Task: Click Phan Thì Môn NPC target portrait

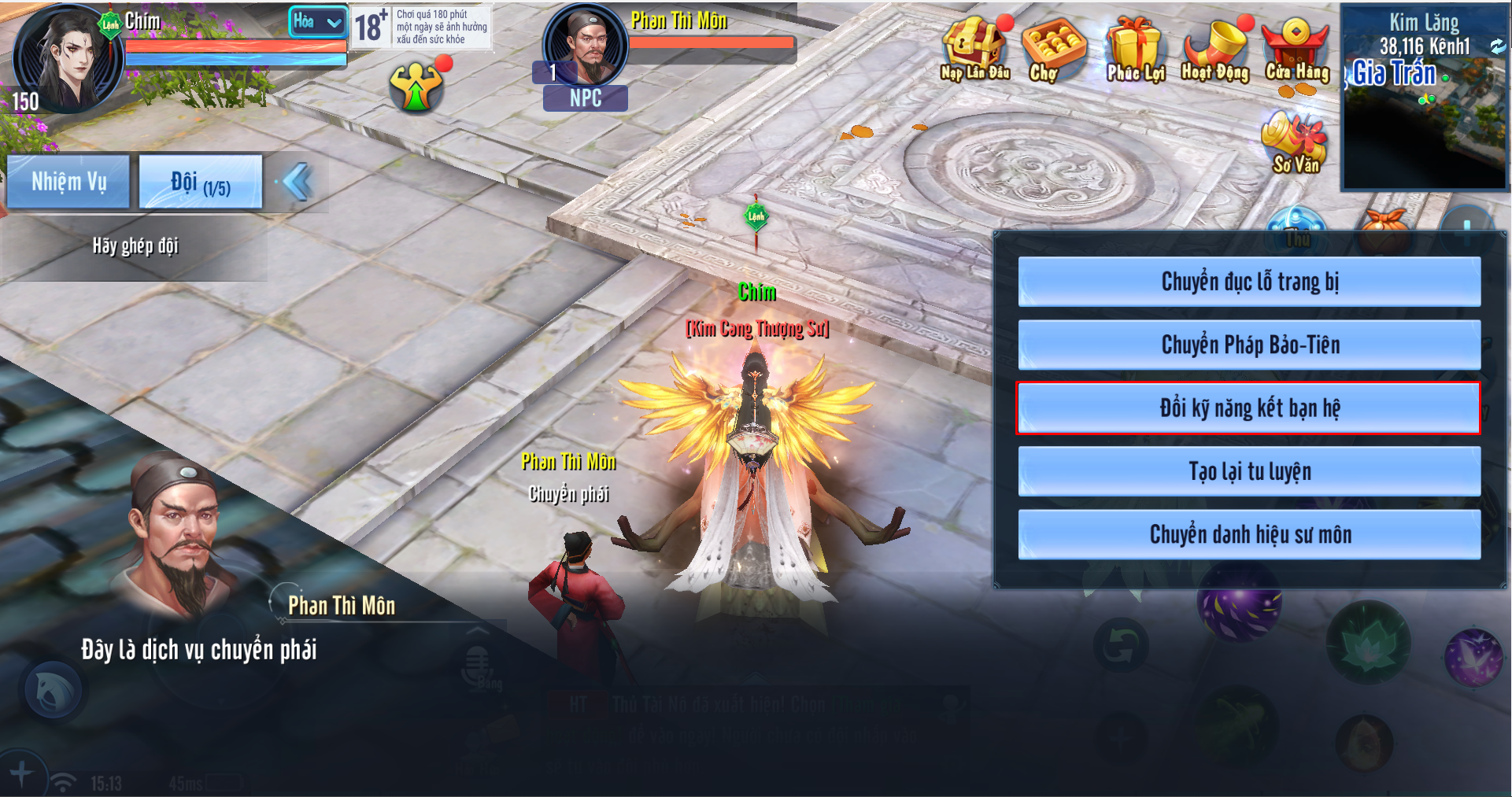Action: point(586,46)
